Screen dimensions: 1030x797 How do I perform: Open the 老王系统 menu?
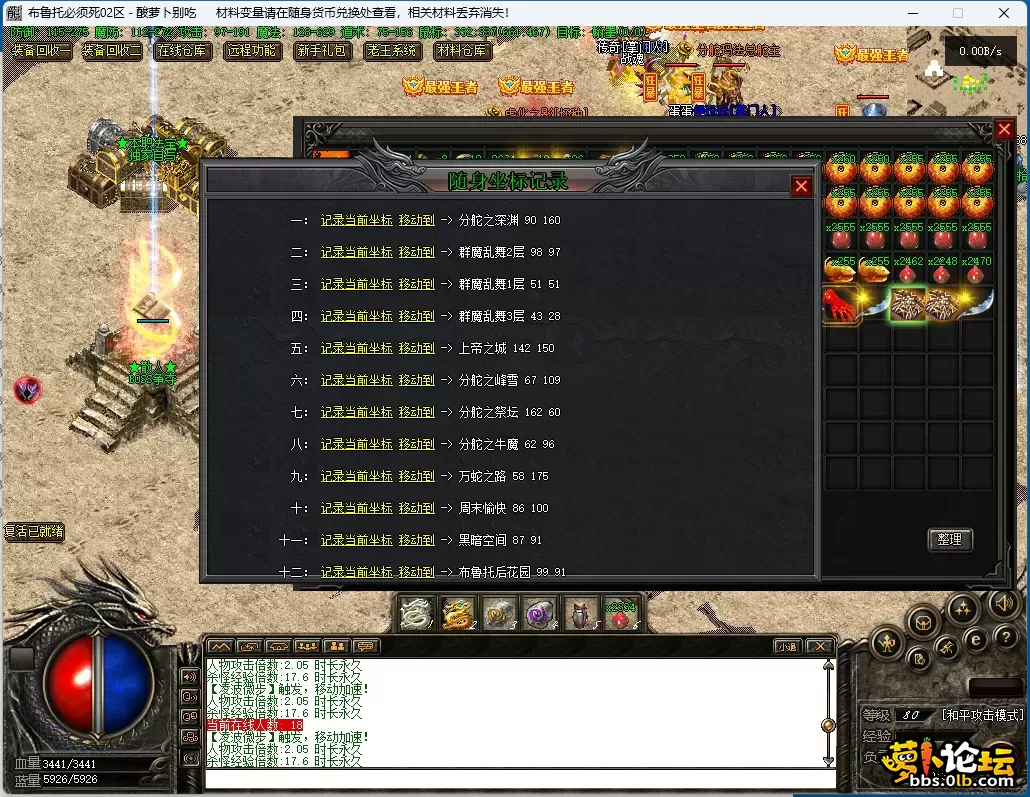pos(392,50)
